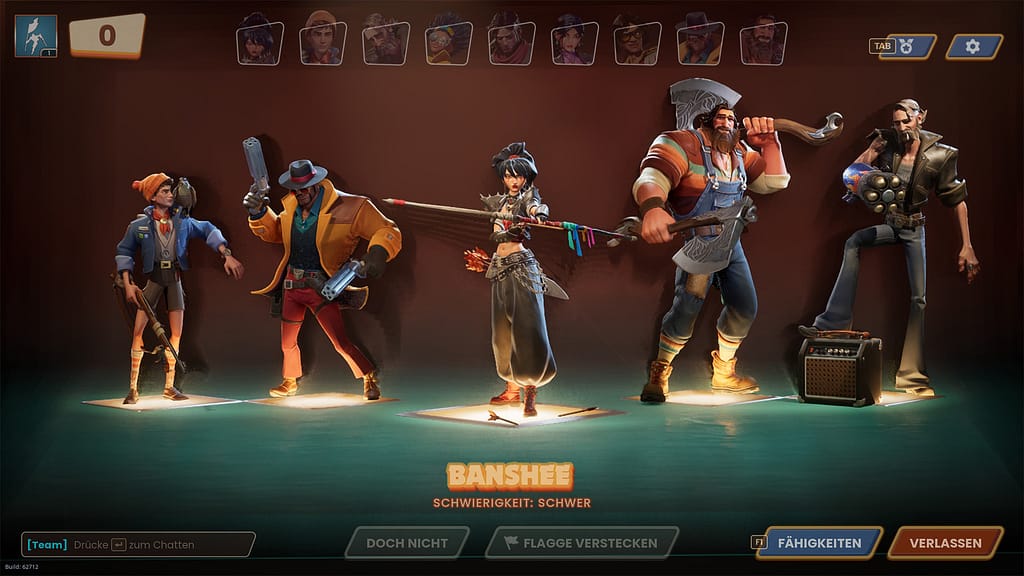
Task: Focus the team chat input box
Action: (x=138, y=544)
